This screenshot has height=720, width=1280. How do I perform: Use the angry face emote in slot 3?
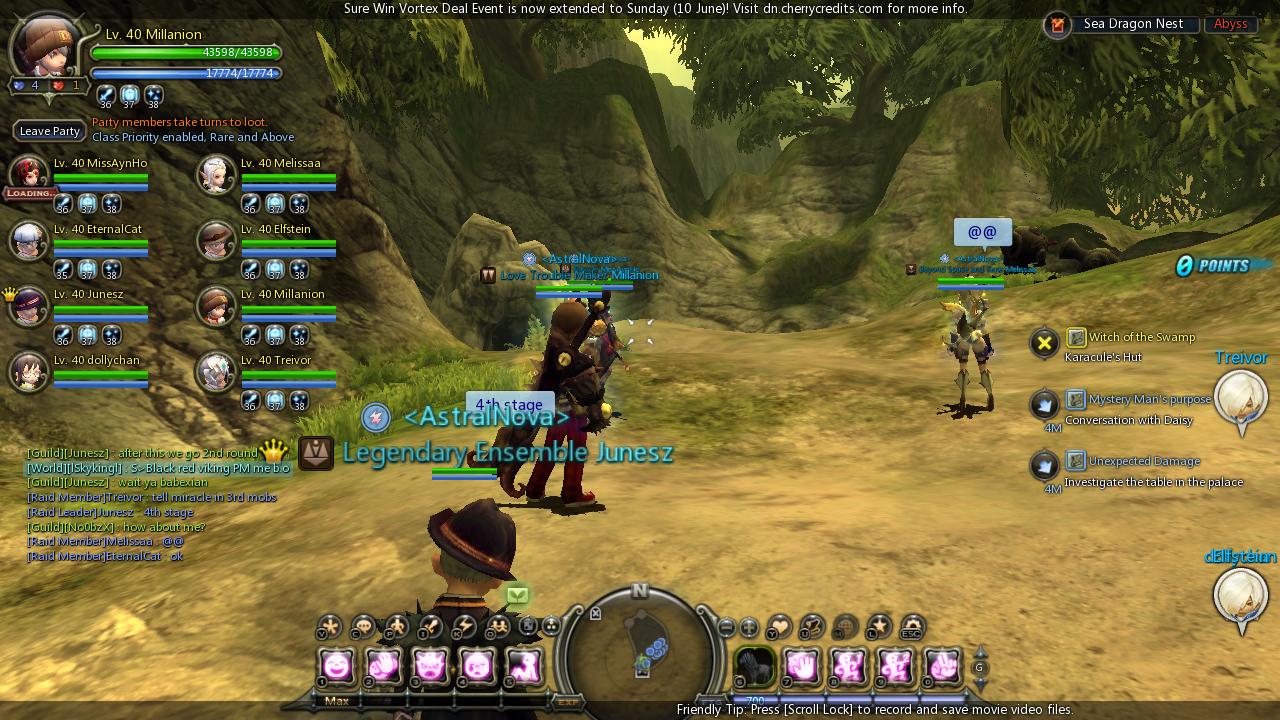click(431, 665)
